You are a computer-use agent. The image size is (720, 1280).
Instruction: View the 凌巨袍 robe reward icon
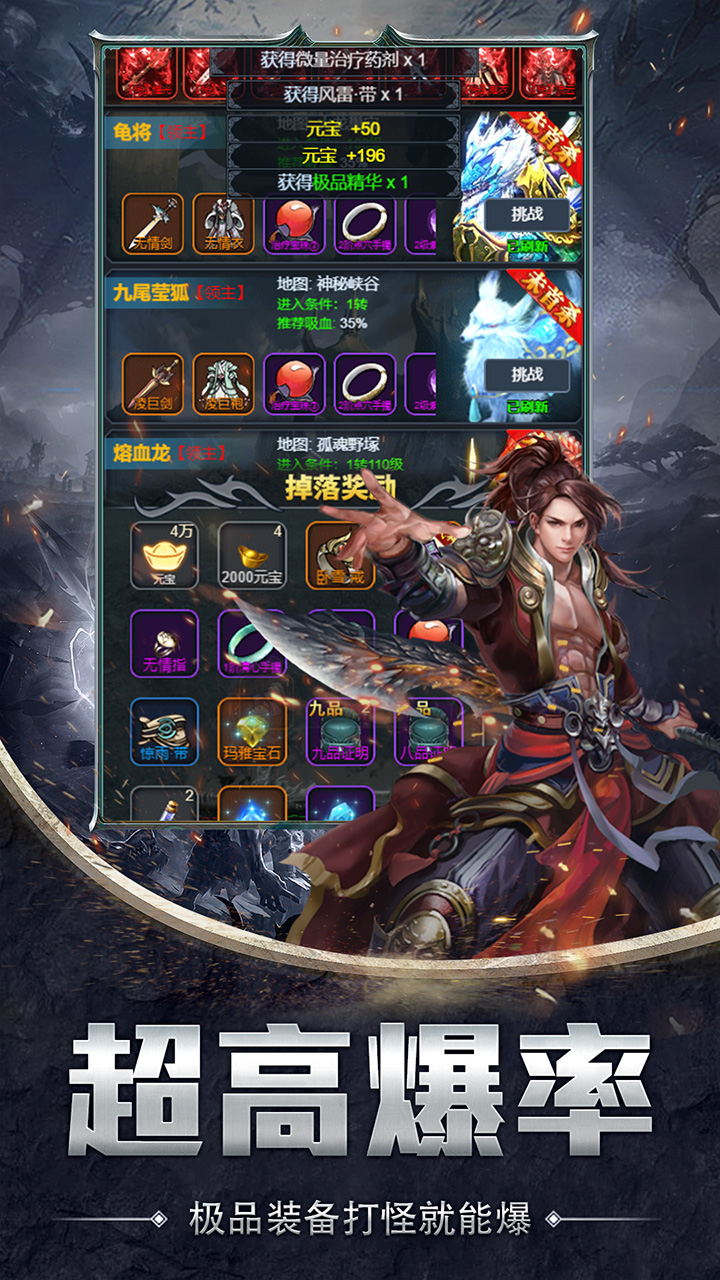[x=223, y=384]
